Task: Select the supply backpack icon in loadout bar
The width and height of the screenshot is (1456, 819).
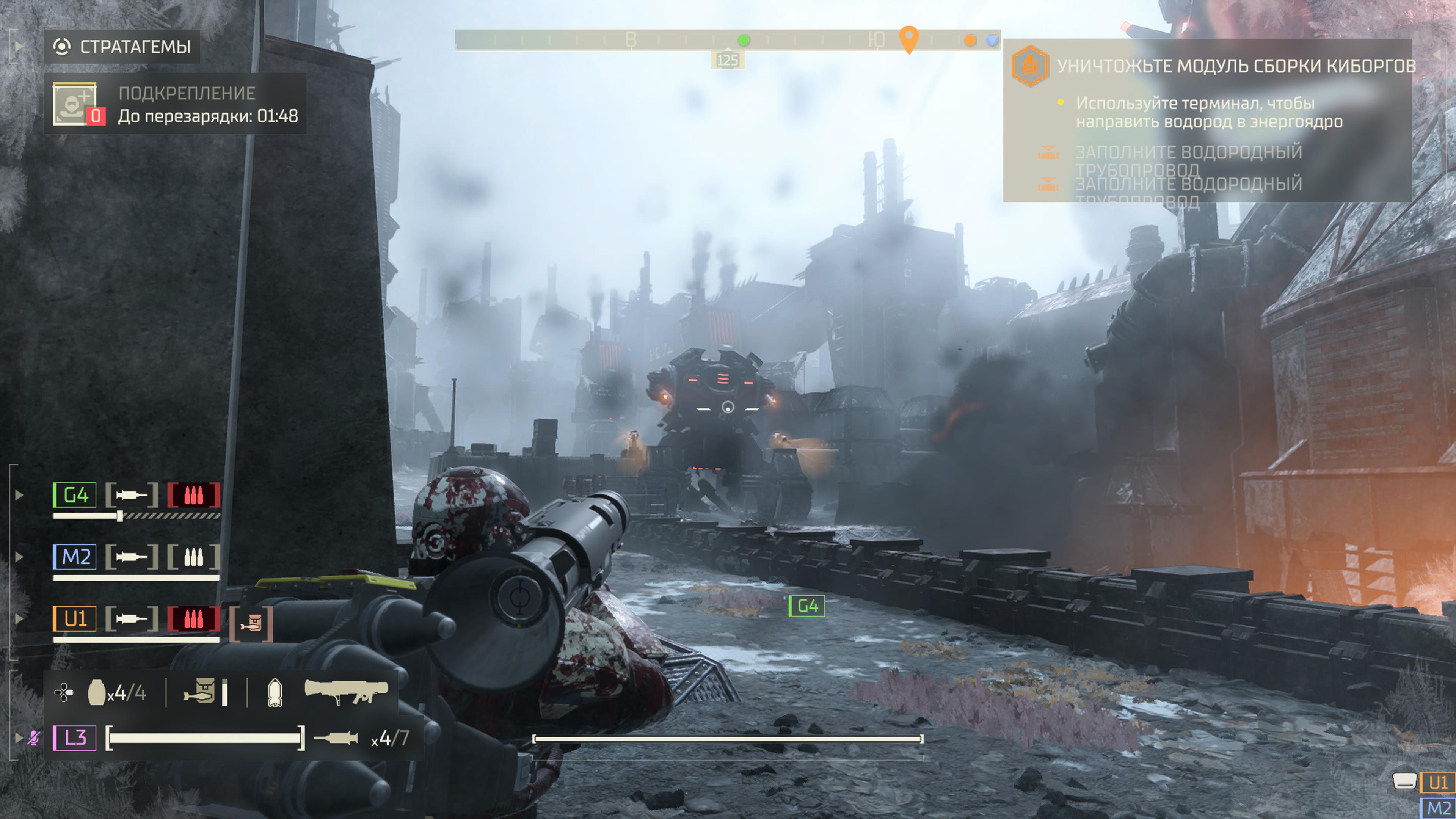Action: [x=199, y=692]
